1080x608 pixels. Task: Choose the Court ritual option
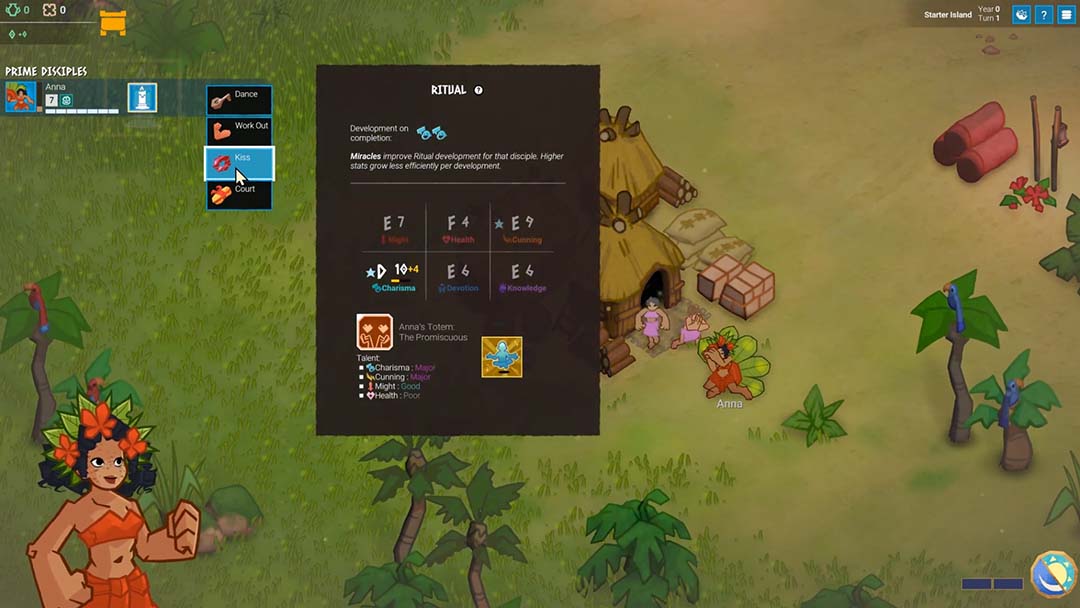(239, 194)
